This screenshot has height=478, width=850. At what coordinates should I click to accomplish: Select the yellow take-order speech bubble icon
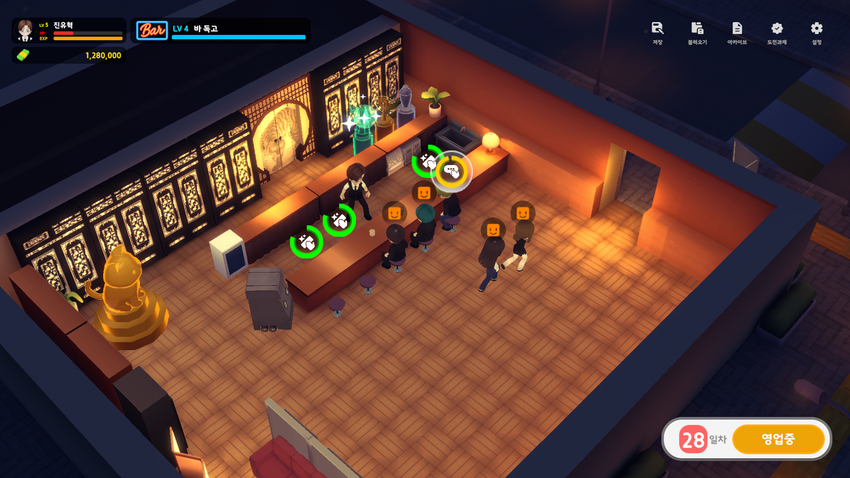[x=452, y=171]
